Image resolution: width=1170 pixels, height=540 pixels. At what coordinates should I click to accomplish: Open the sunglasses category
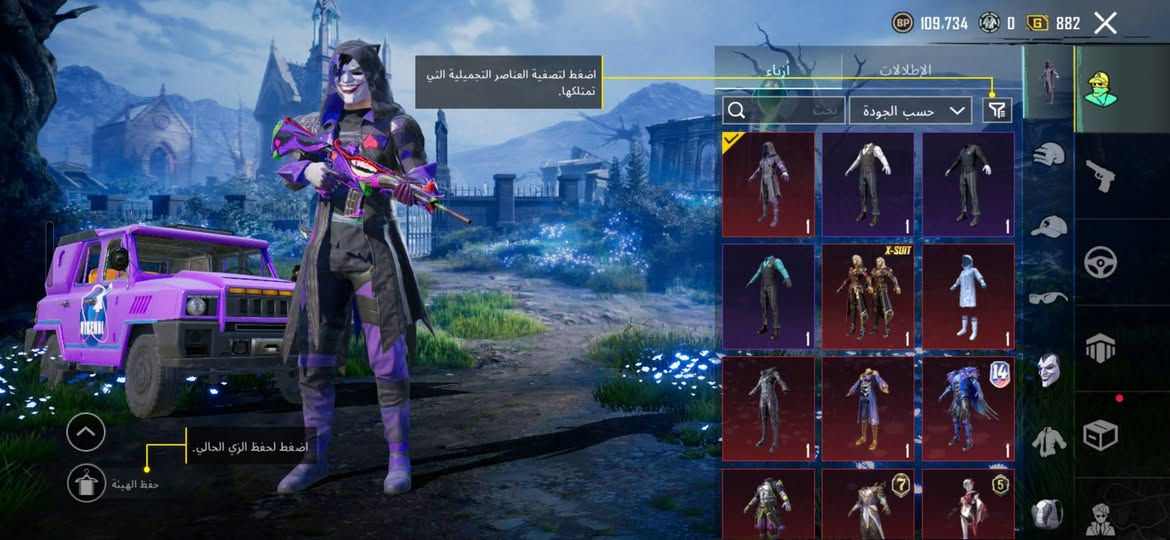point(1048,297)
